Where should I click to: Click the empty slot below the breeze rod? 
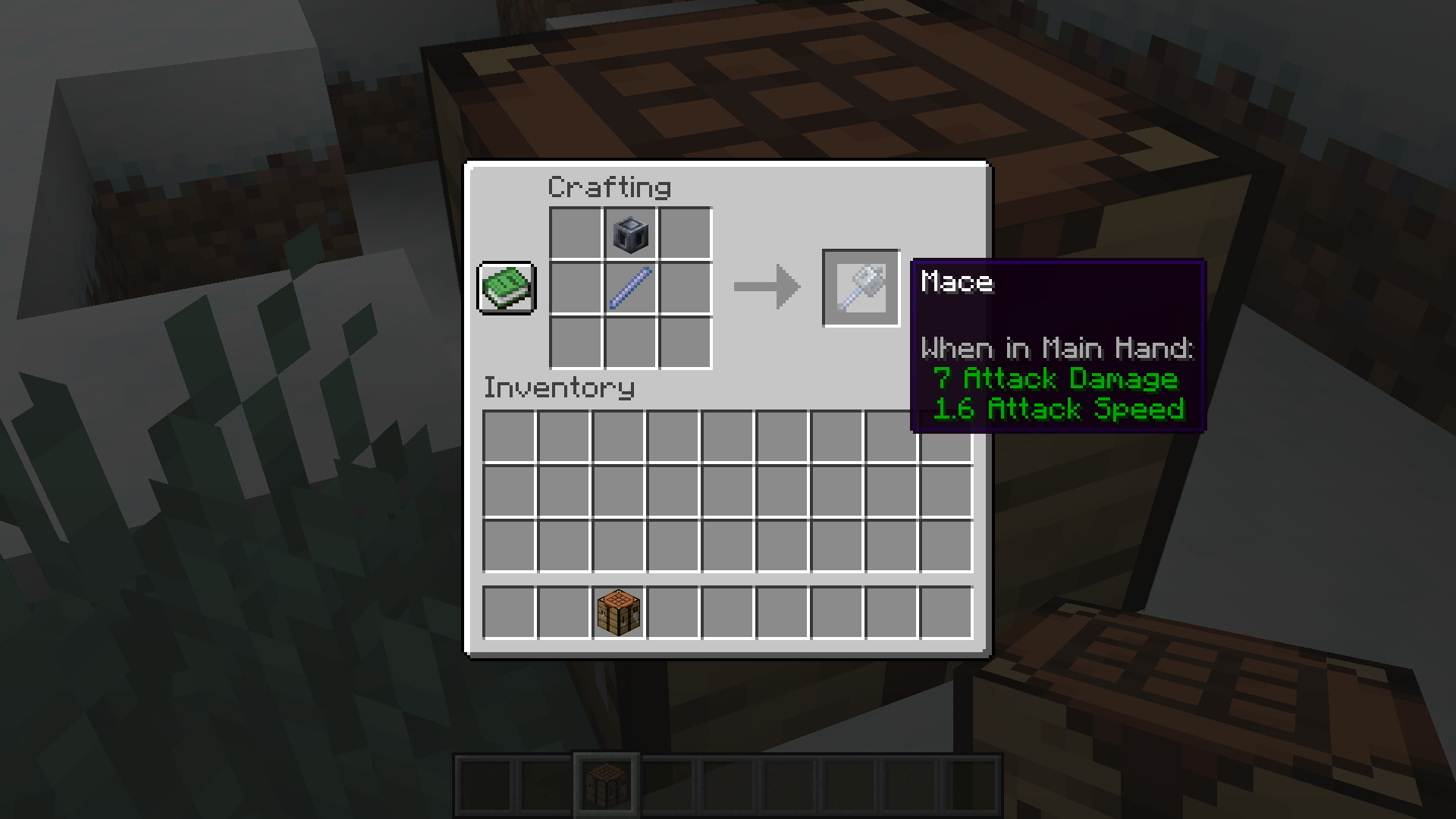629,344
